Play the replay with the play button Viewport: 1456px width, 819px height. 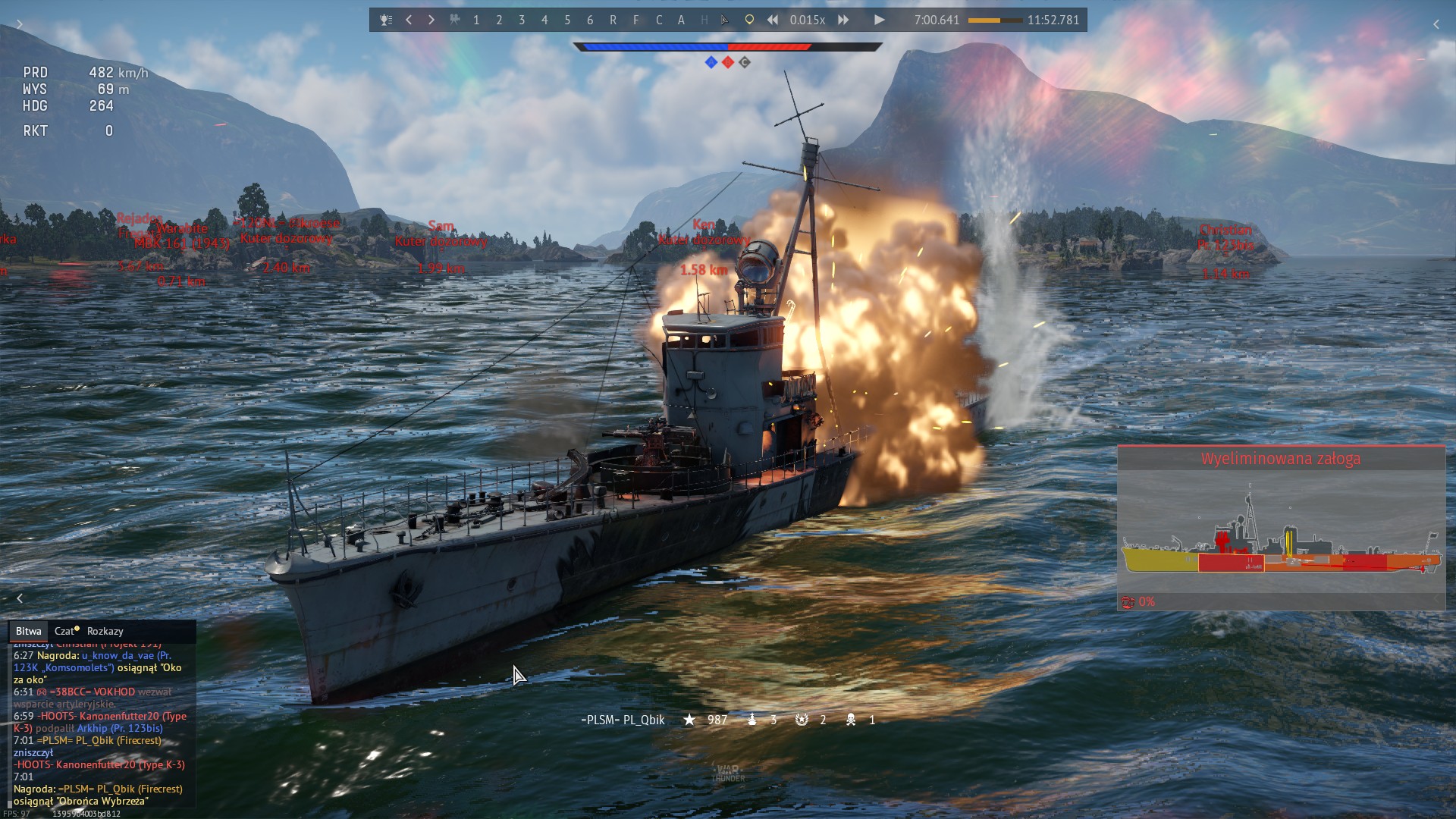click(x=879, y=20)
